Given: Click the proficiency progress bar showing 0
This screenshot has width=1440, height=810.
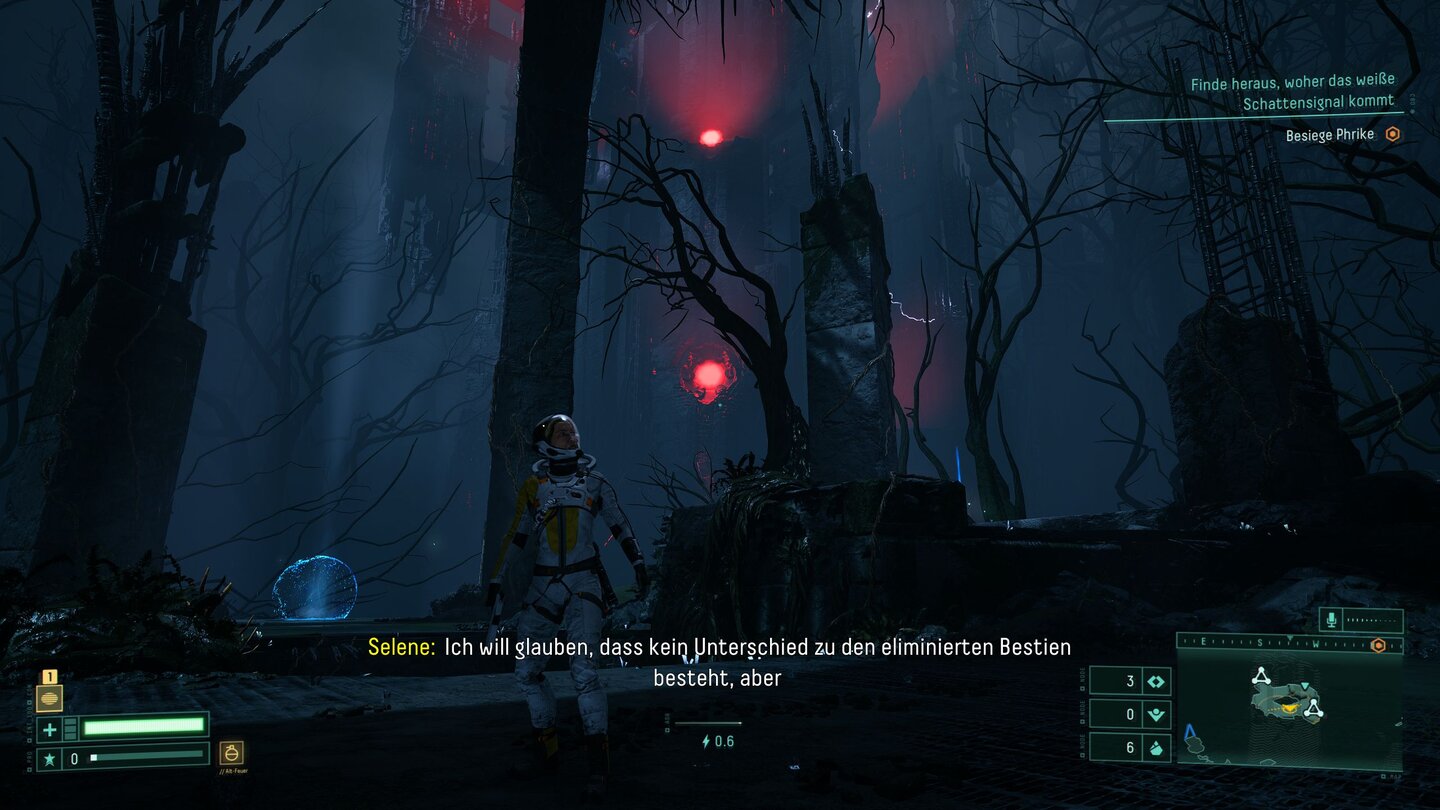Looking at the screenshot, I should (146, 757).
